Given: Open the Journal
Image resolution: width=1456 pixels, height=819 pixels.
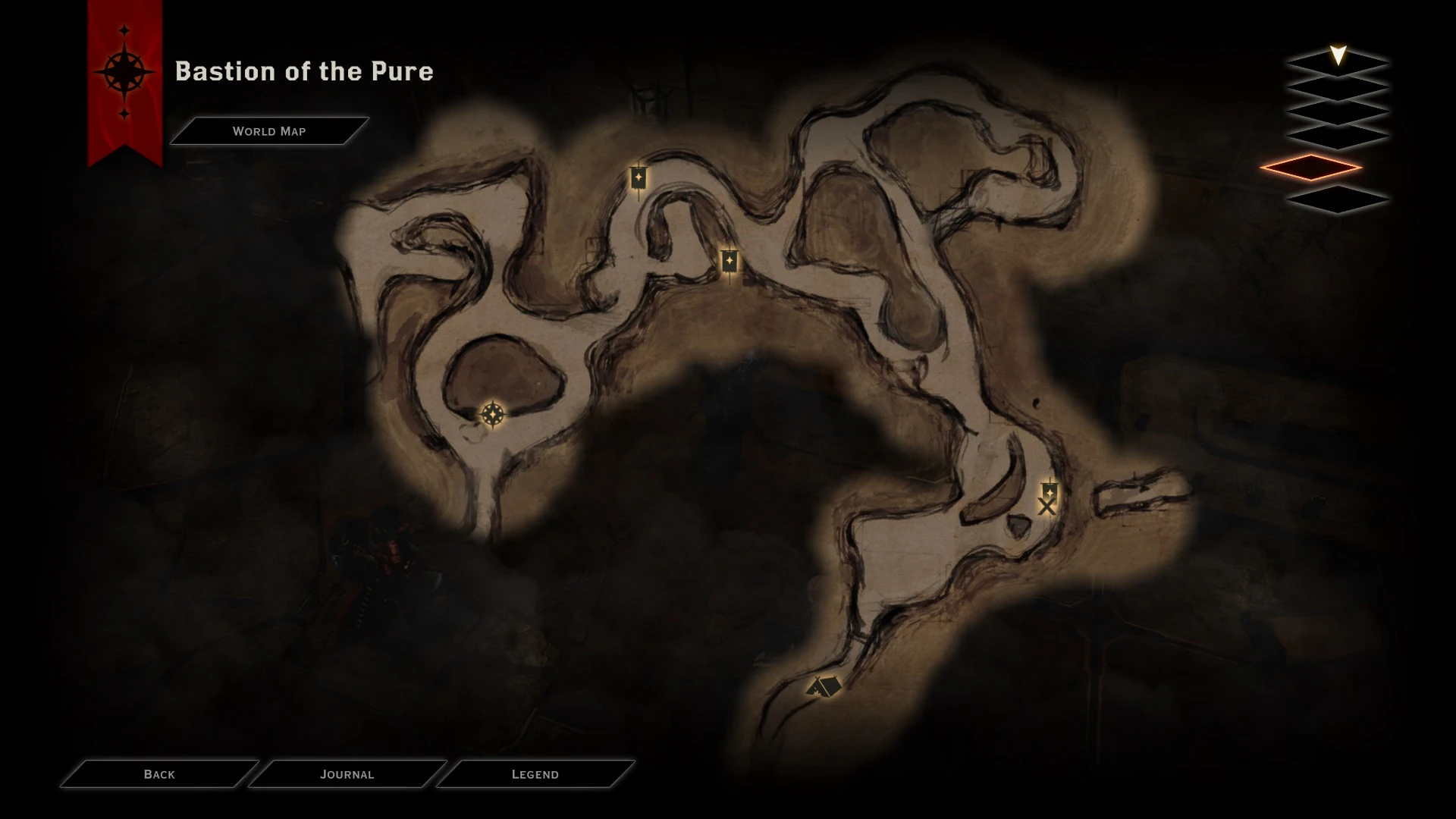Looking at the screenshot, I should coord(348,774).
